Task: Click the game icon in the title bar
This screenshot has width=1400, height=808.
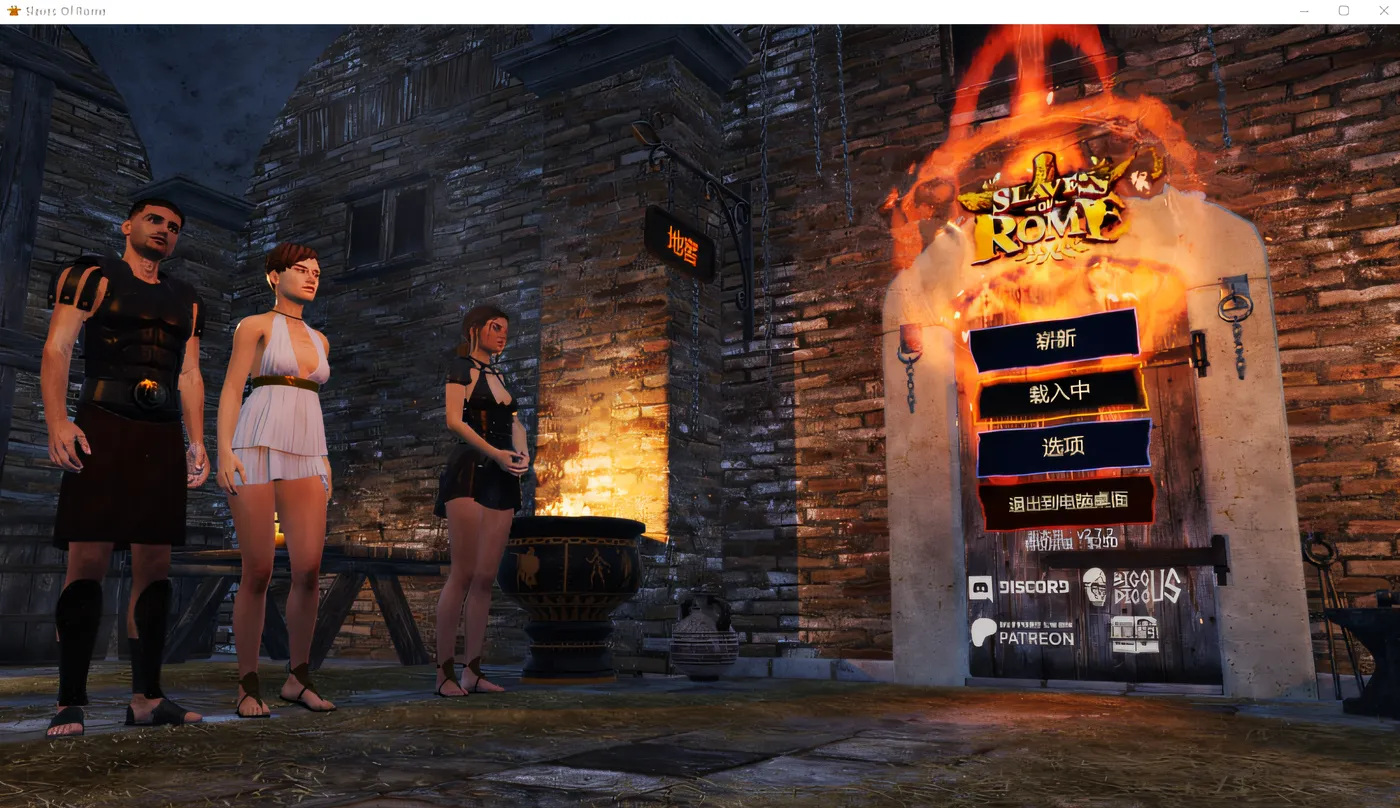Action: (13, 10)
